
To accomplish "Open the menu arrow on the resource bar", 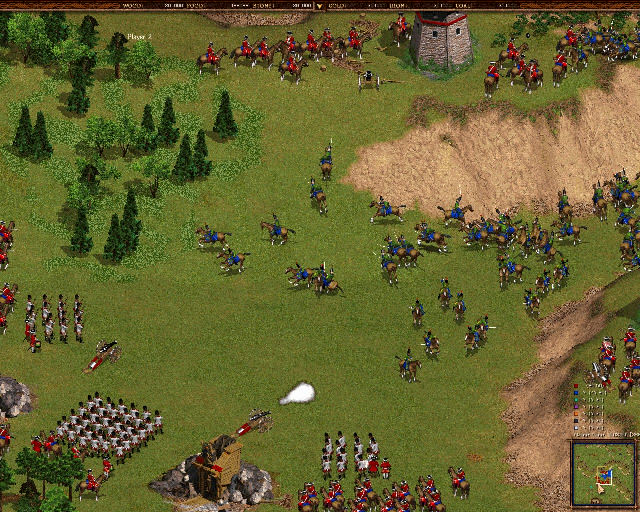I will pos(319,5).
